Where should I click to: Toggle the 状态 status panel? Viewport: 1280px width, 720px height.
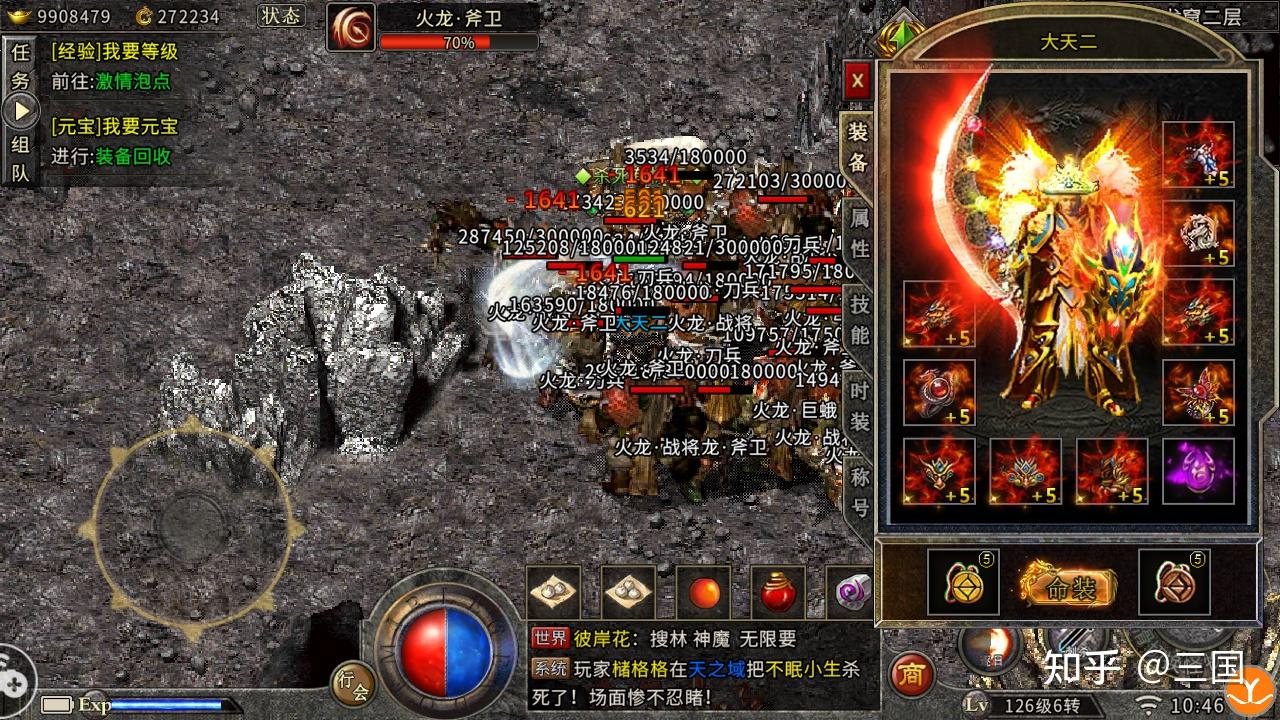[x=280, y=16]
